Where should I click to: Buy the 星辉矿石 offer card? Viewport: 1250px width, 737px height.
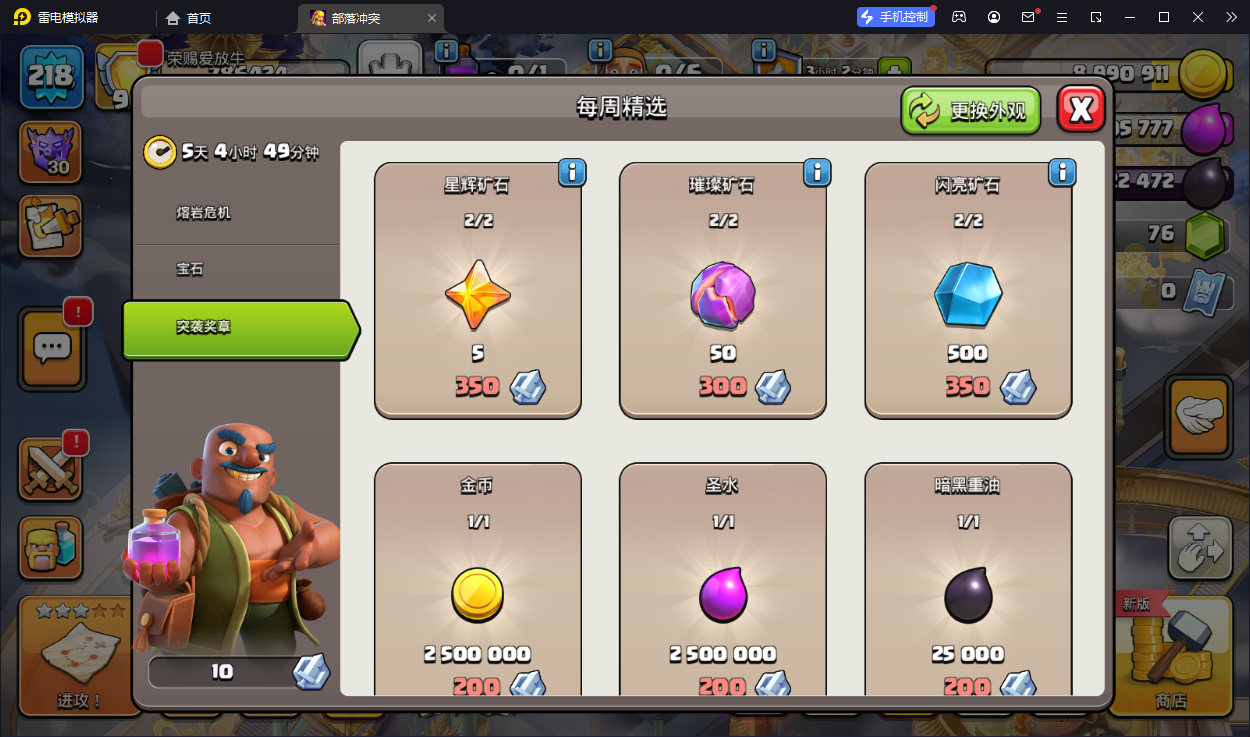coord(478,300)
